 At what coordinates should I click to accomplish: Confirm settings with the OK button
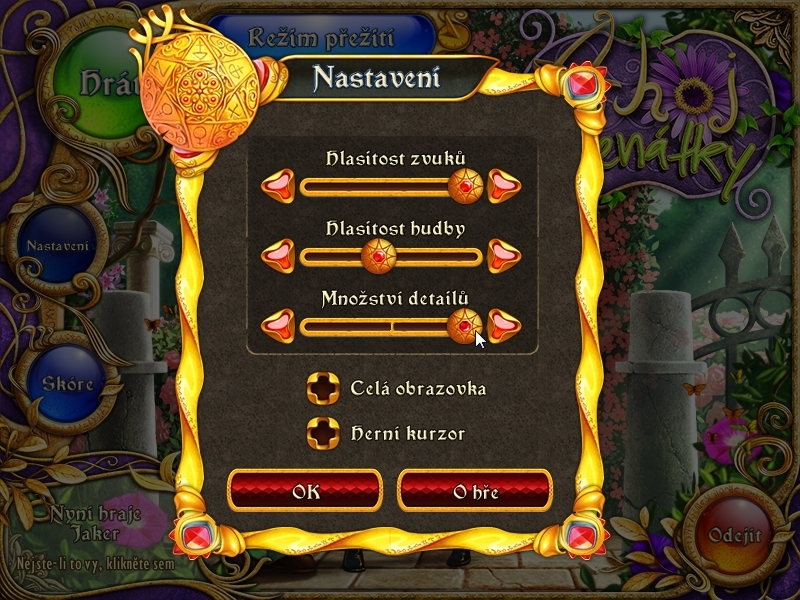(305, 491)
